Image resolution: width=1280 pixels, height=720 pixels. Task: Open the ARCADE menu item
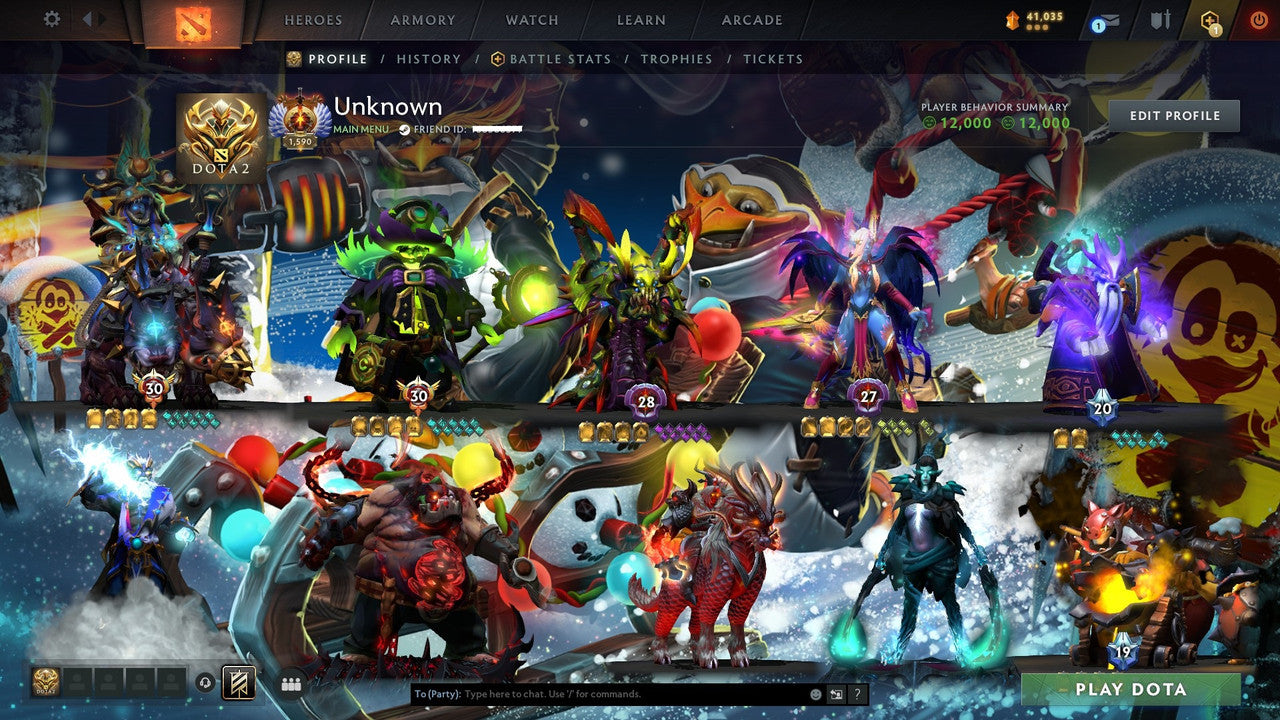coord(752,19)
